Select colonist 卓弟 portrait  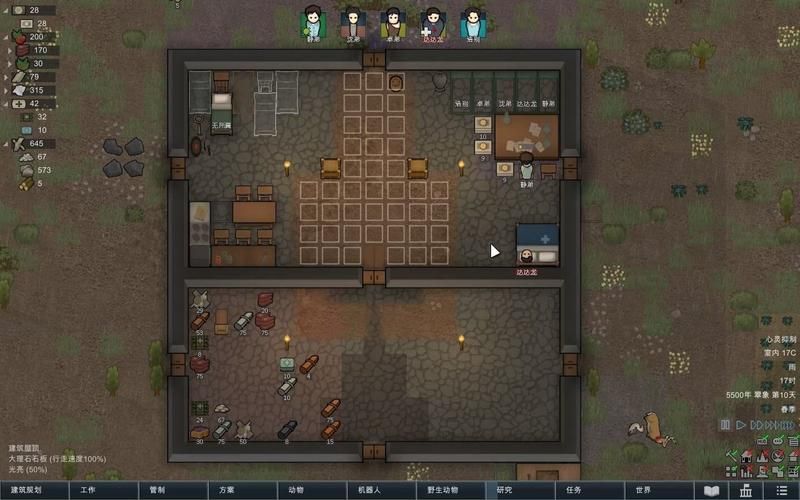coord(393,21)
